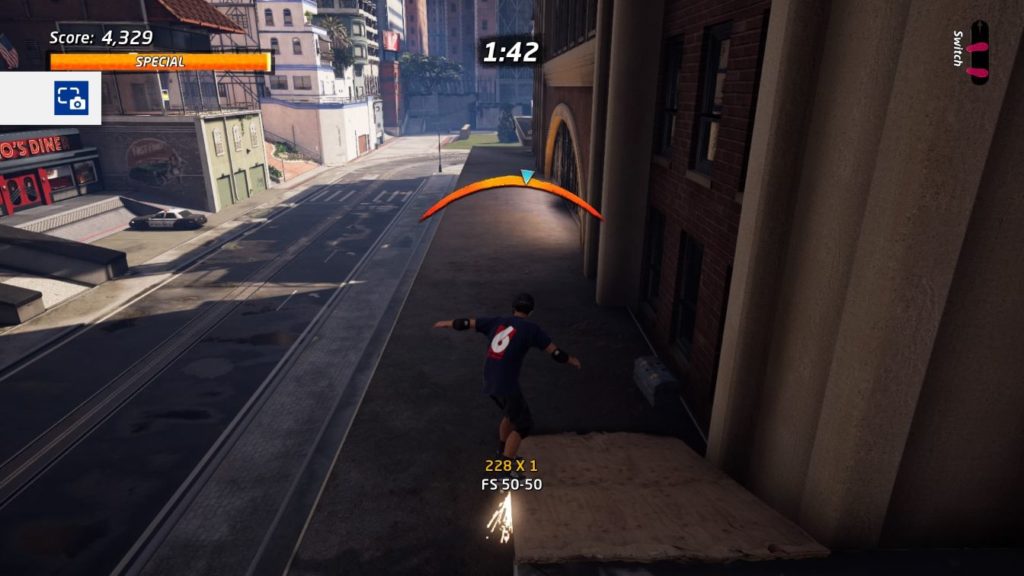Click the screenshot capture camera icon

(x=71, y=98)
